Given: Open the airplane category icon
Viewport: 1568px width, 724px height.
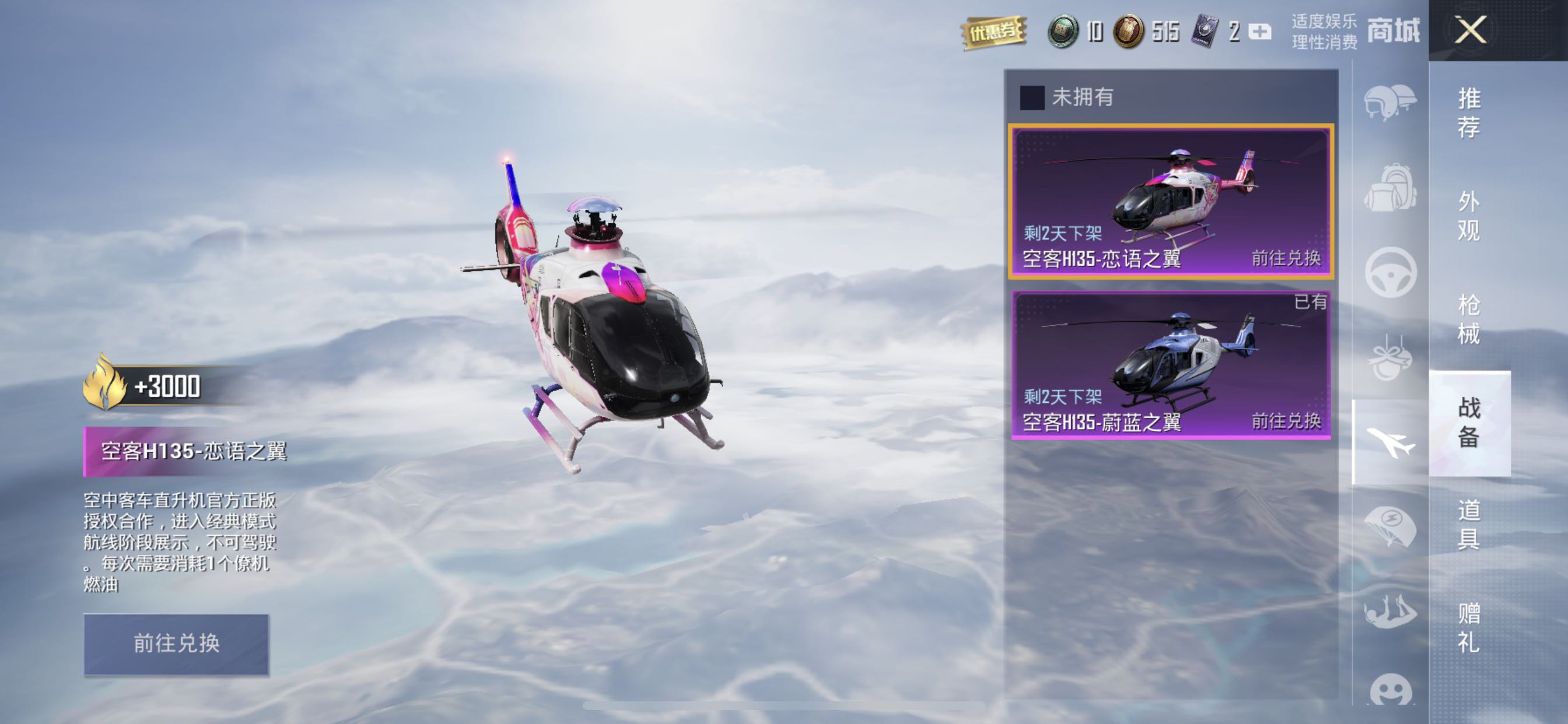Looking at the screenshot, I should click(x=1389, y=442).
